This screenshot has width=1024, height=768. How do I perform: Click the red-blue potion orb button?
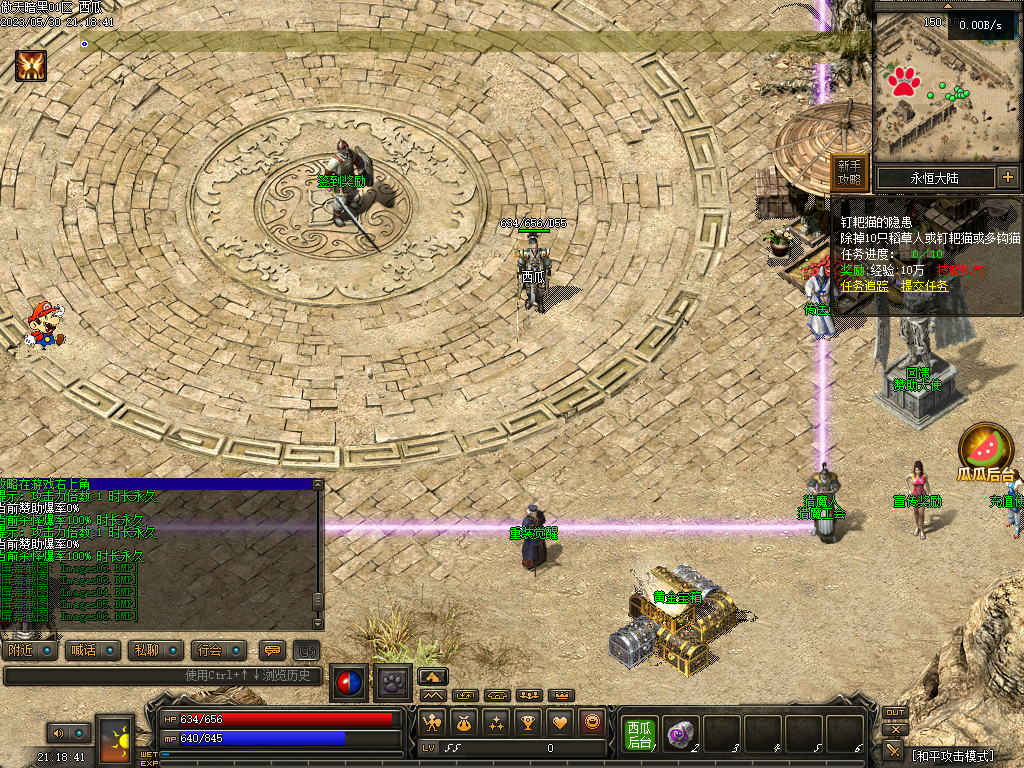click(349, 682)
